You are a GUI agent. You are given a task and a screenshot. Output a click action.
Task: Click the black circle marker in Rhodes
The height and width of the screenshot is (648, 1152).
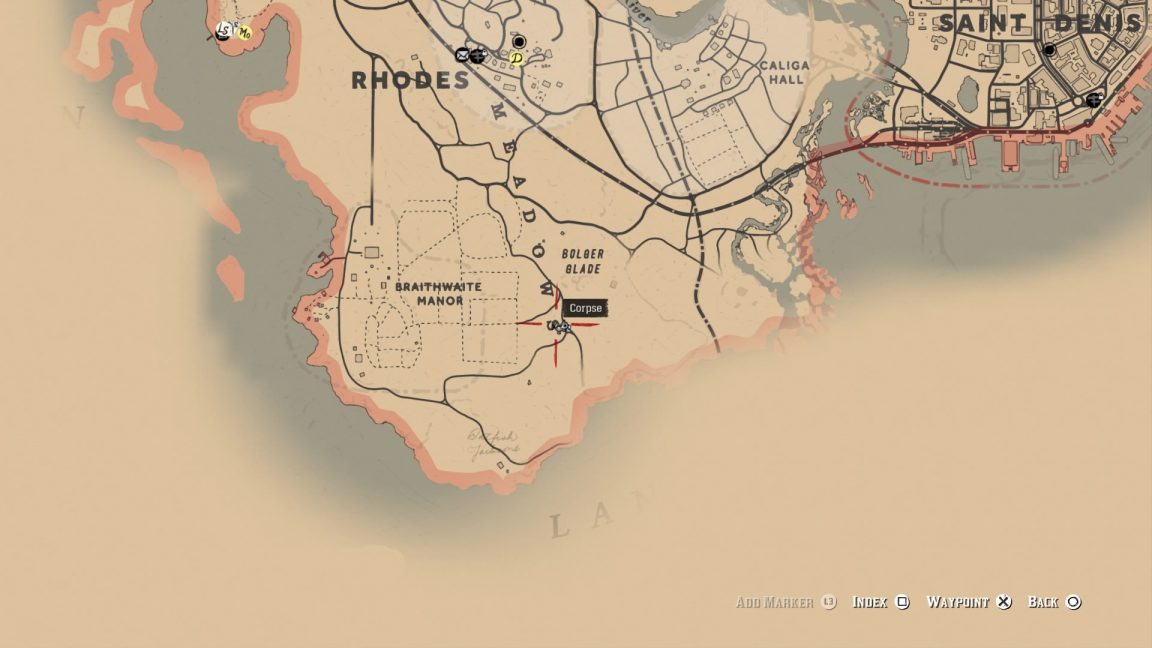point(519,42)
